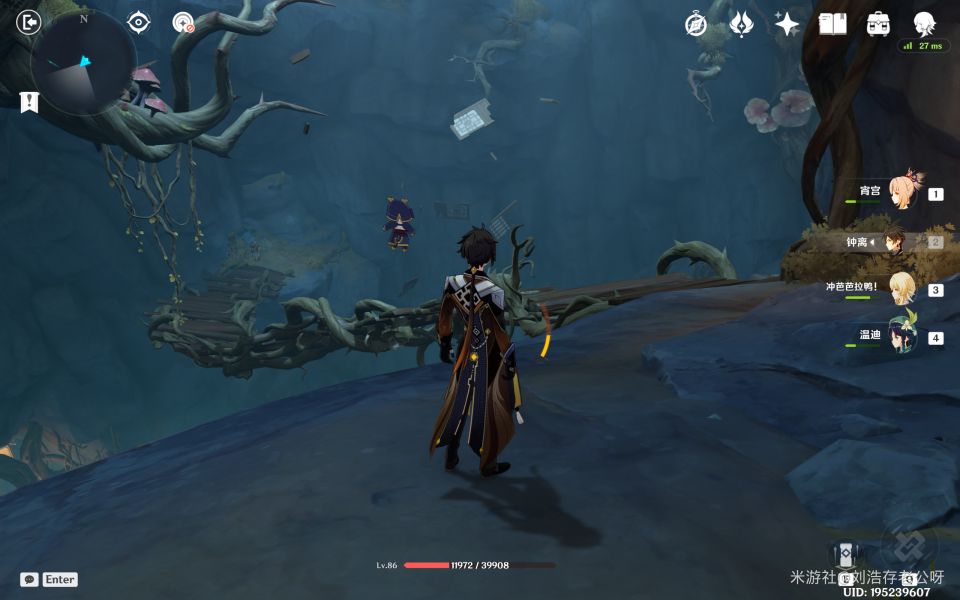The height and width of the screenshot is (600, 960).
Task: Switch to party member 宵宫
Action: pyautogui.click(x=902, y=192)
